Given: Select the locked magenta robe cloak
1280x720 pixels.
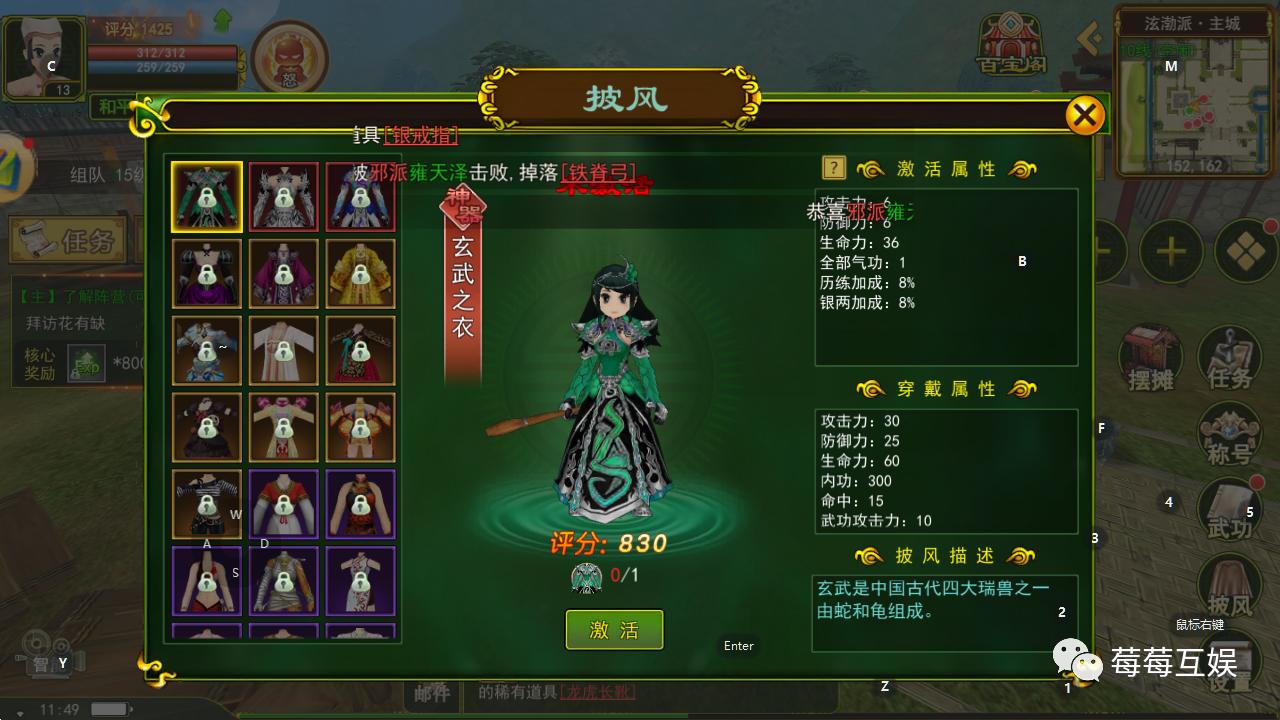Looking at the screenshot, I should click(284, 273).
